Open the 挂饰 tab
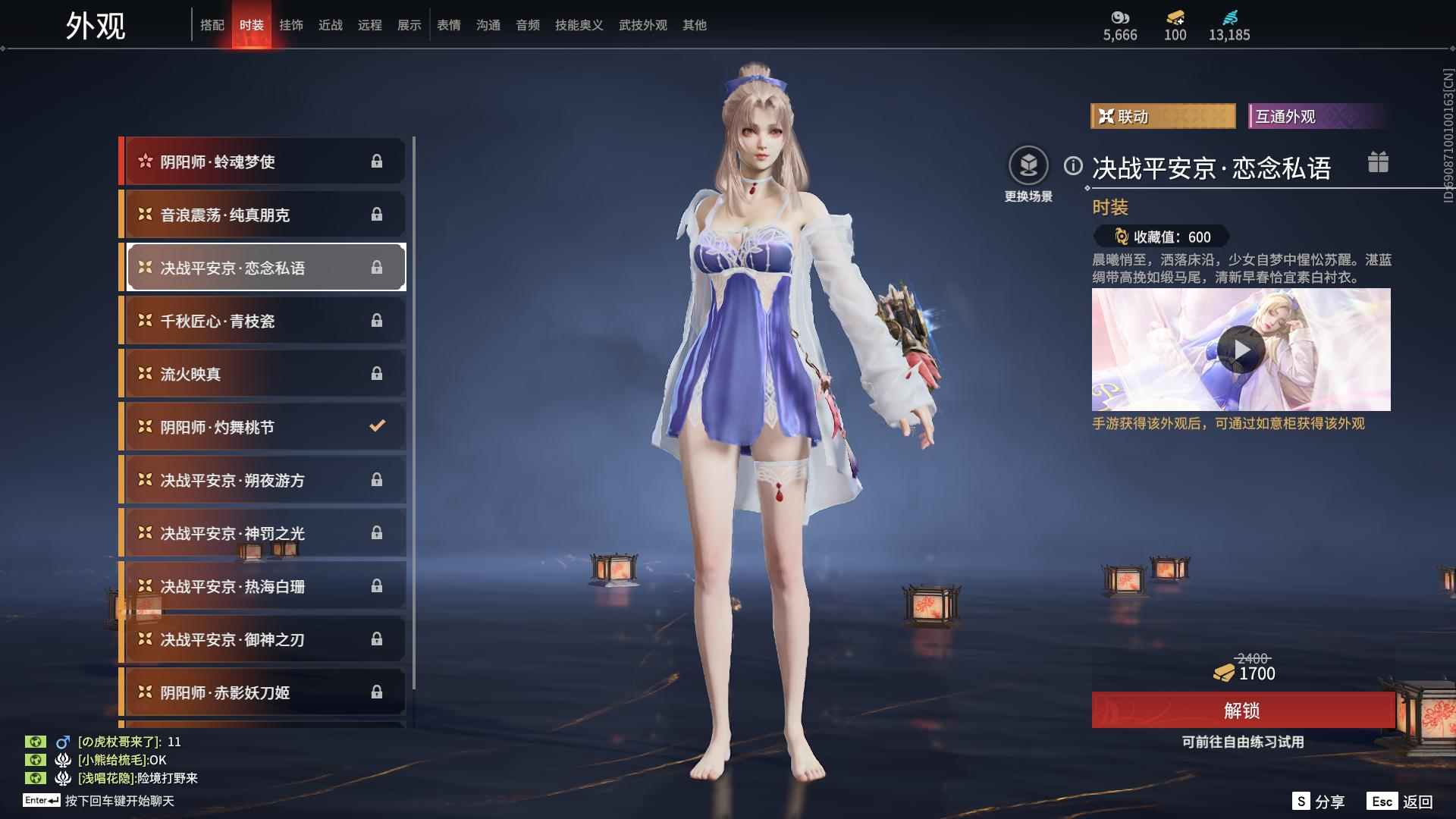 click(290, 25)
